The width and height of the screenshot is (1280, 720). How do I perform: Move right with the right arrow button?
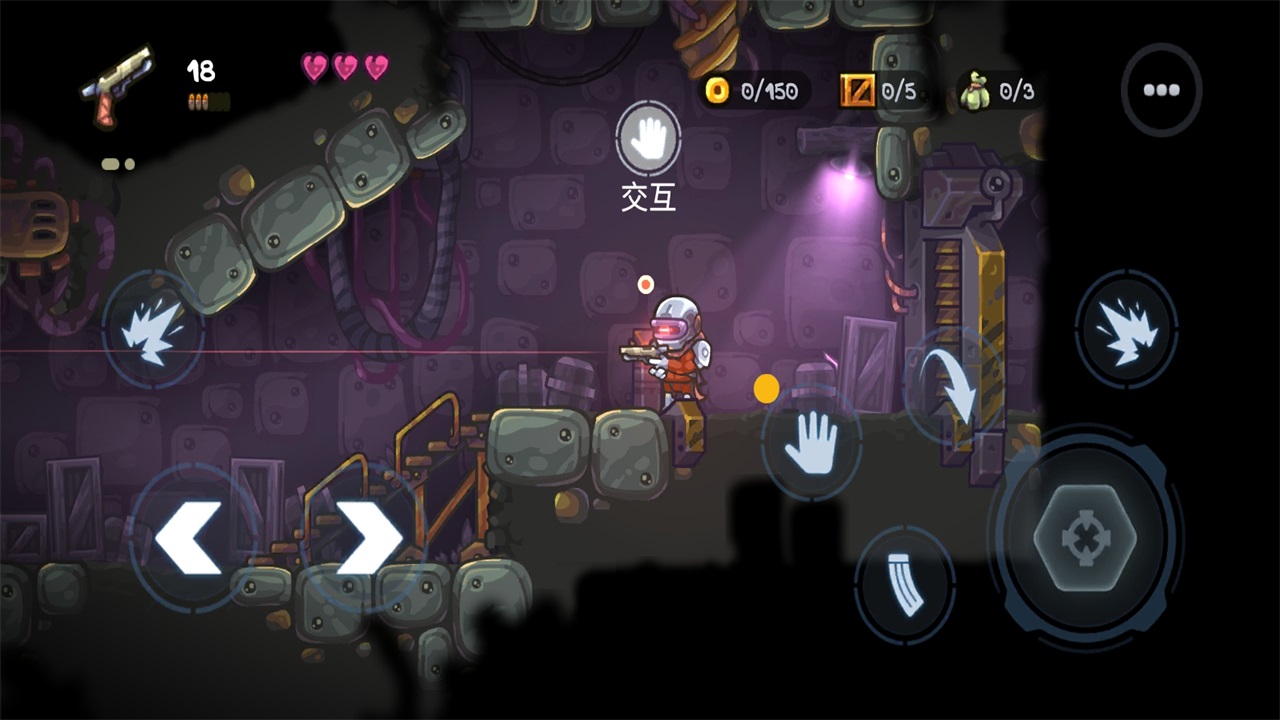(368, 538)
